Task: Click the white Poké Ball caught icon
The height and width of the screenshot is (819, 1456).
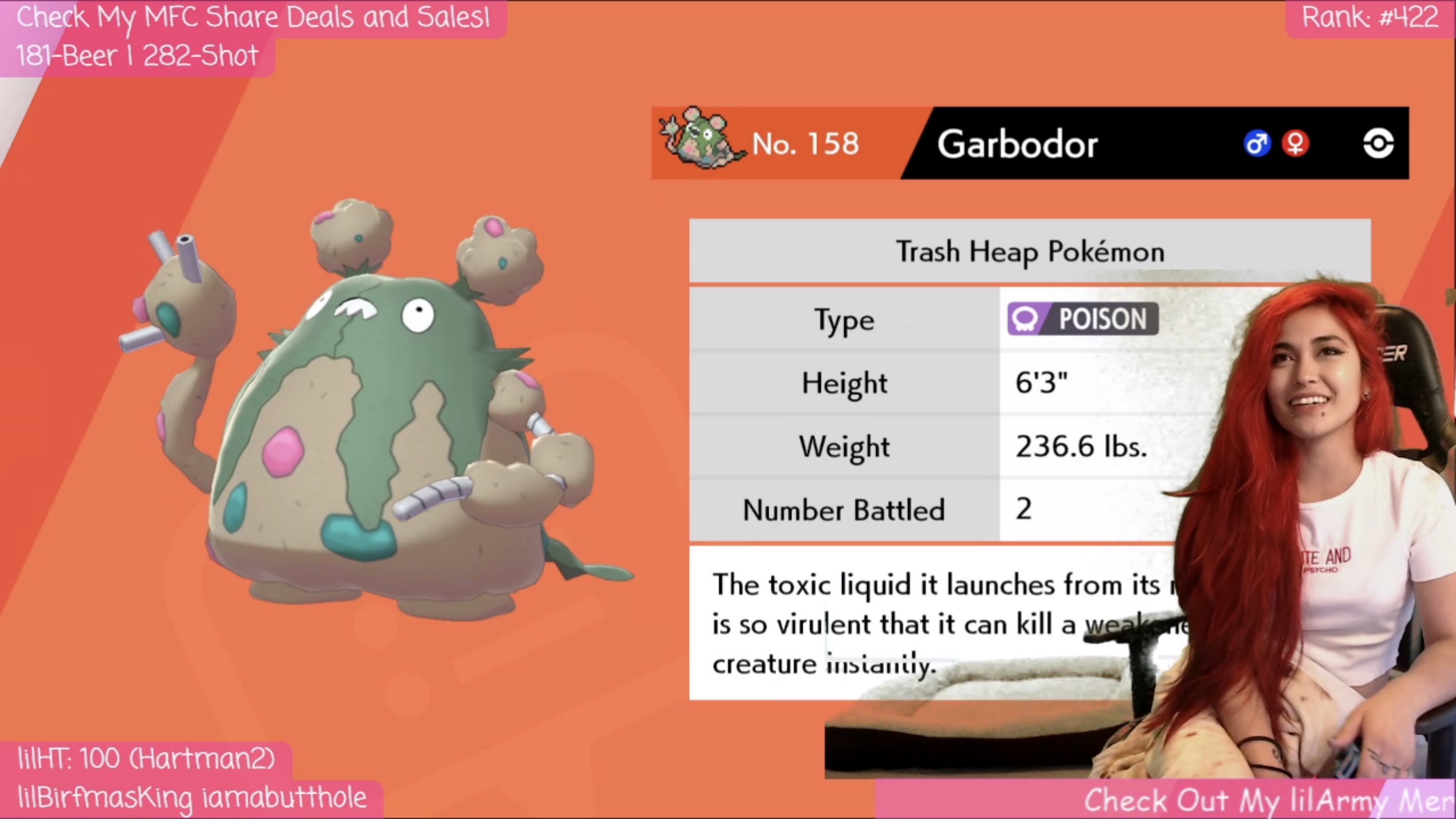Action: (x=1378, y=143)
